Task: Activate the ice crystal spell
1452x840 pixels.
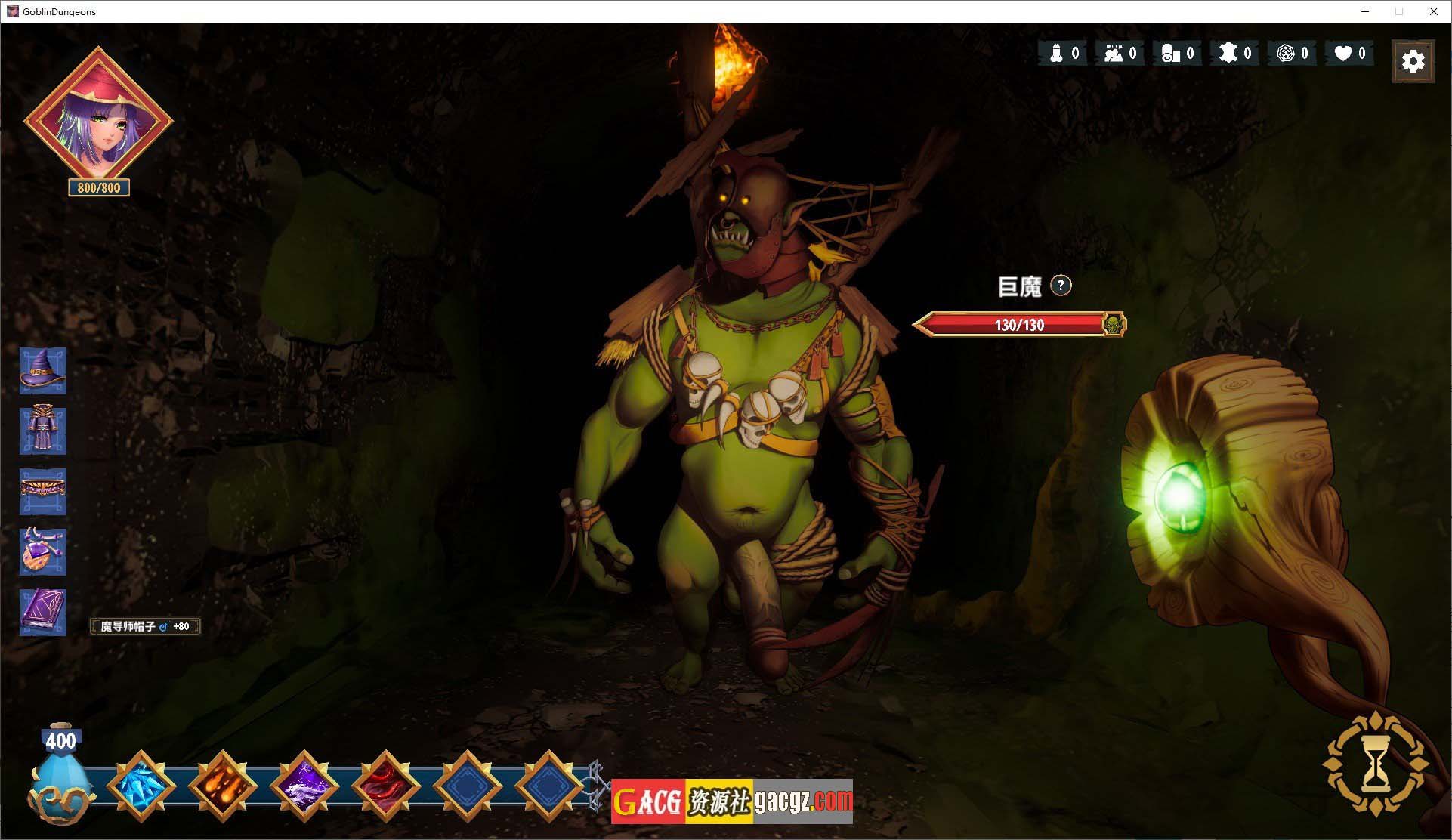Action: click(x=141, y=786)
